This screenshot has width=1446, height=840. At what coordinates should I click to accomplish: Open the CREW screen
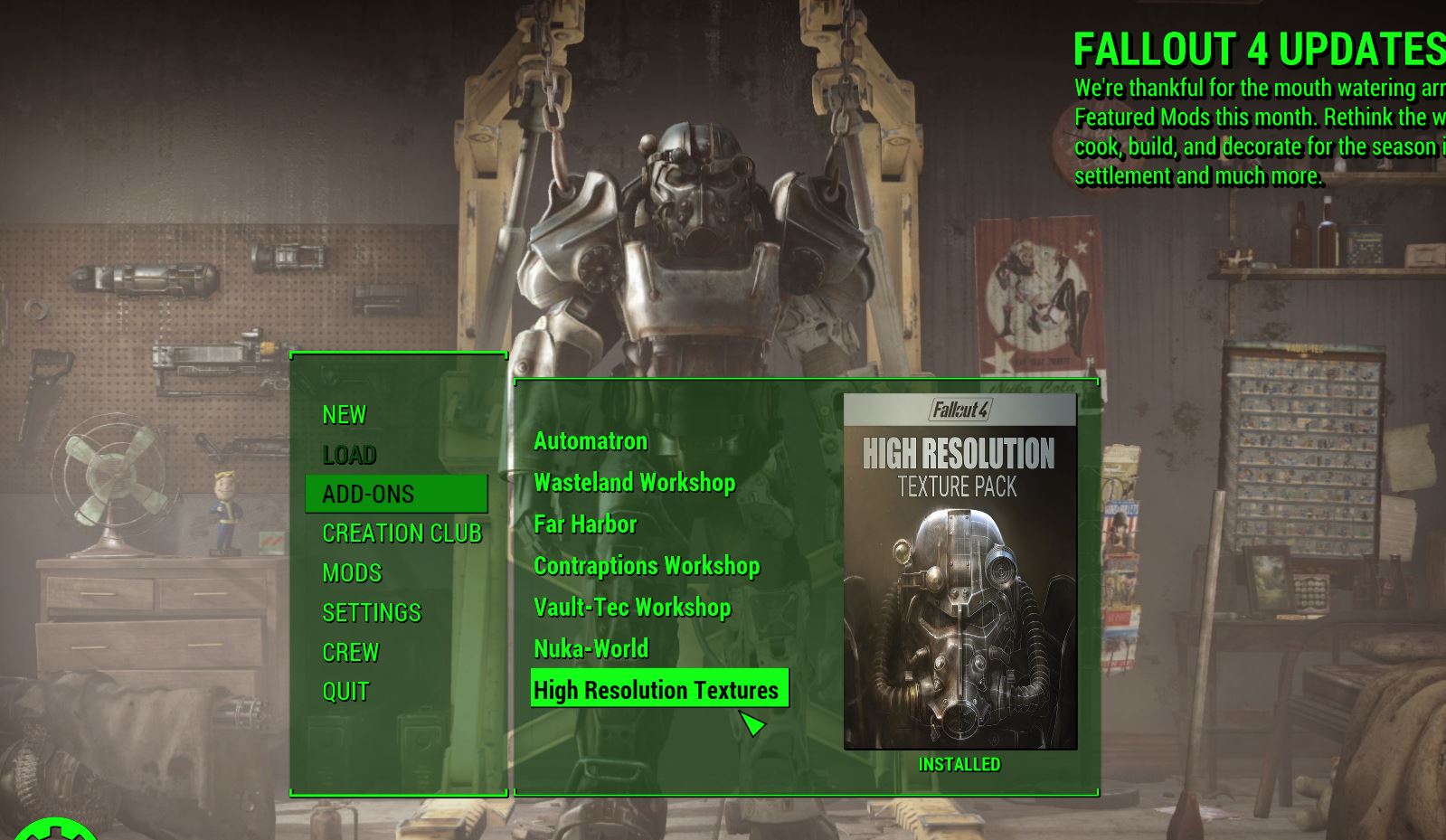click(352, 652)
